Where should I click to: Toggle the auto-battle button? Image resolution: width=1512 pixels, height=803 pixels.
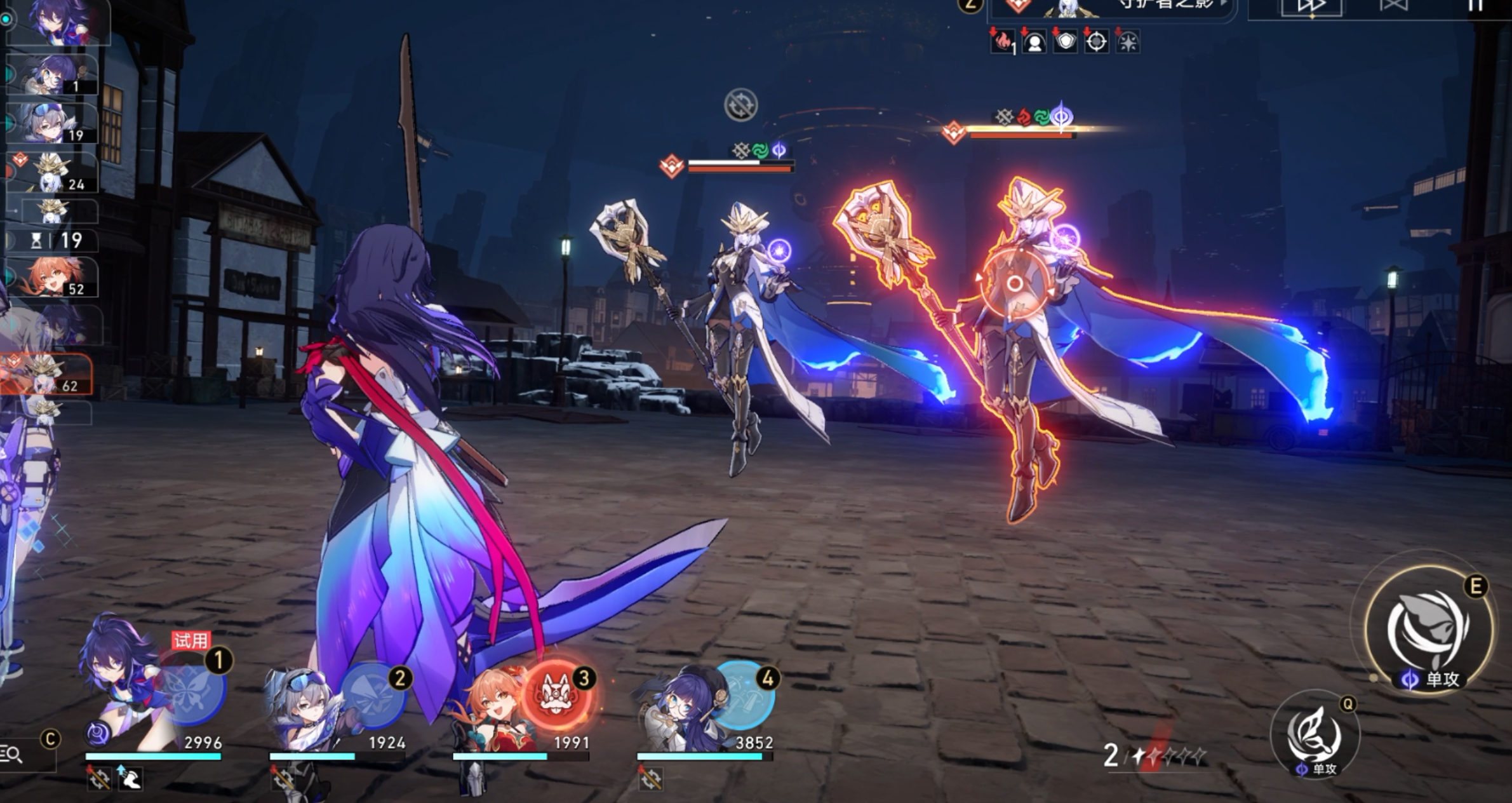coord(1393,6)
